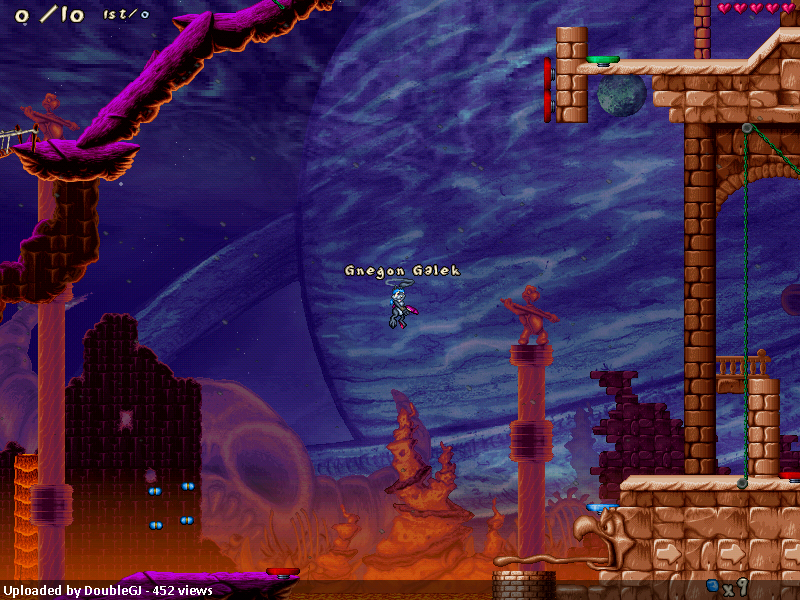The width and height of the screenshot is (800, 600).
Task: Open the DoubleGJ uploader name
Action: pyautogui.click(x=112, y=591)
